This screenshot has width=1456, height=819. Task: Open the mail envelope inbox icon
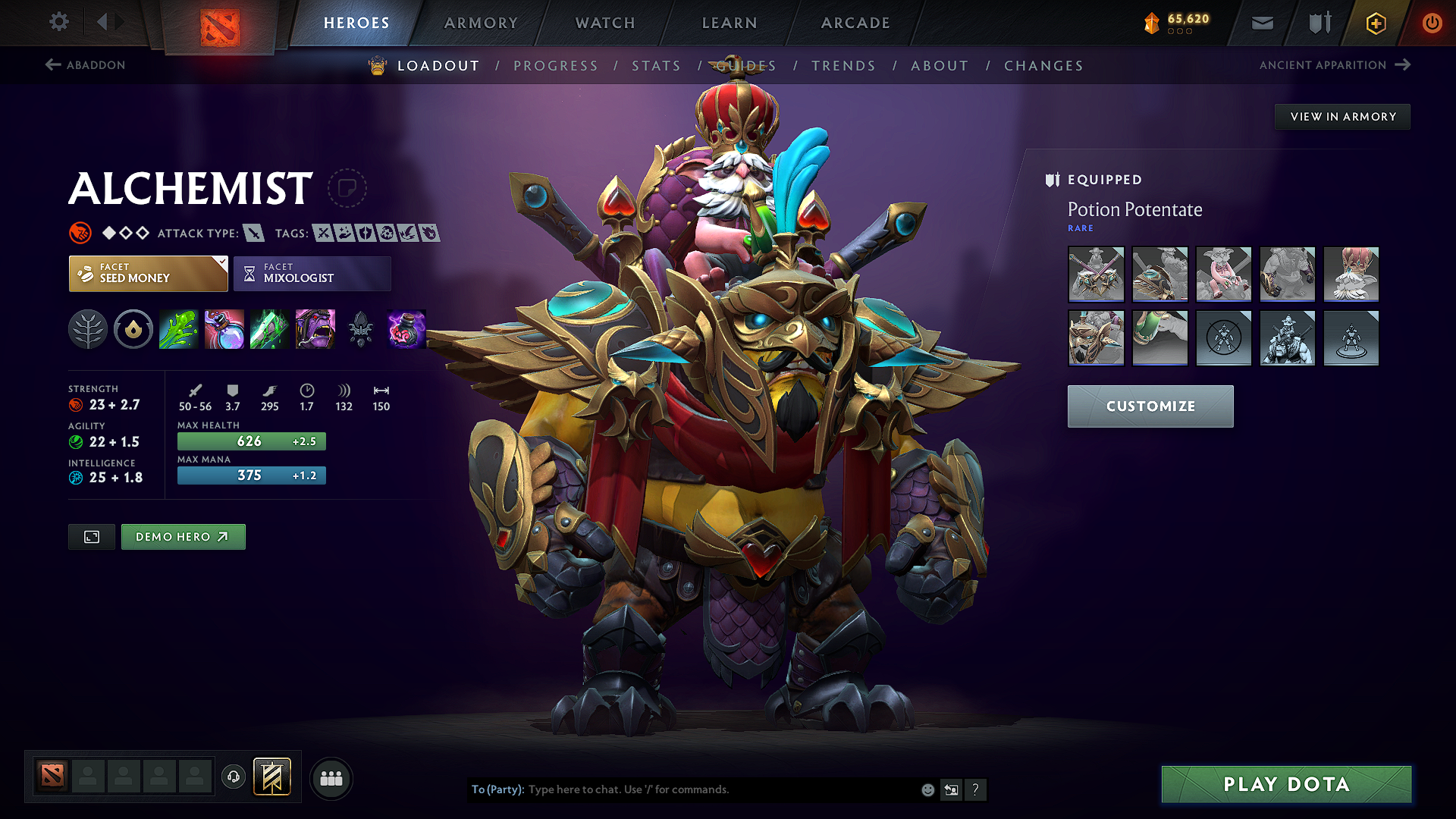(1261, 23)
